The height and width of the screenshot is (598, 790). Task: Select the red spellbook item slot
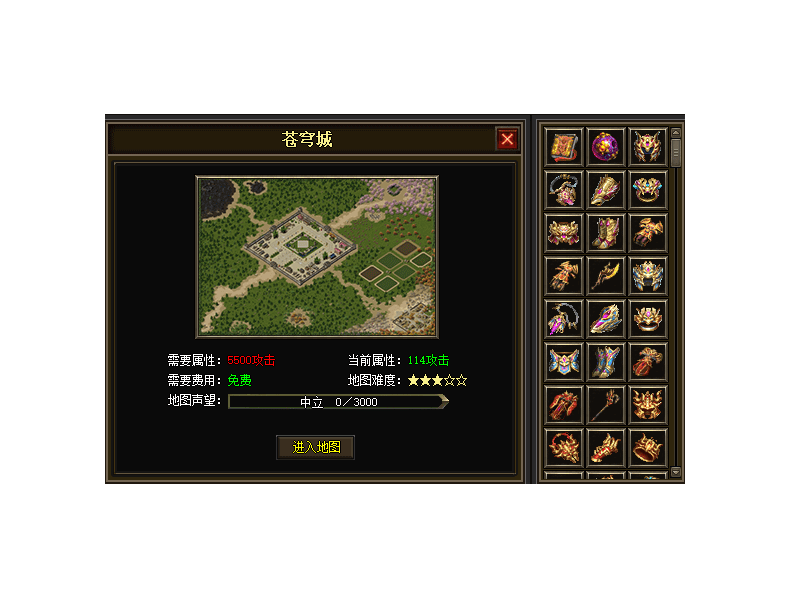pos(564,147)
